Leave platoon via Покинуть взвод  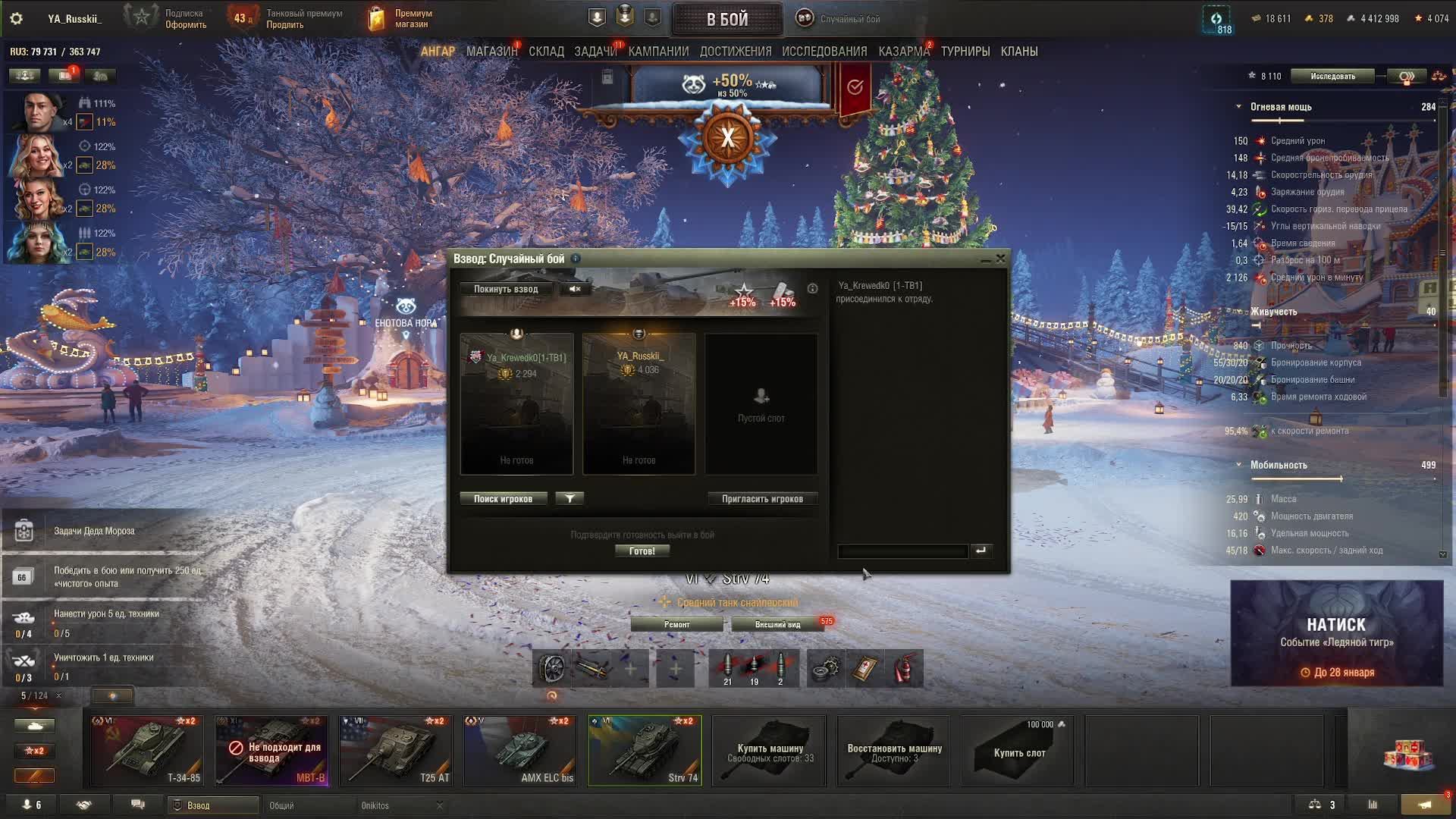click(506, 289)
